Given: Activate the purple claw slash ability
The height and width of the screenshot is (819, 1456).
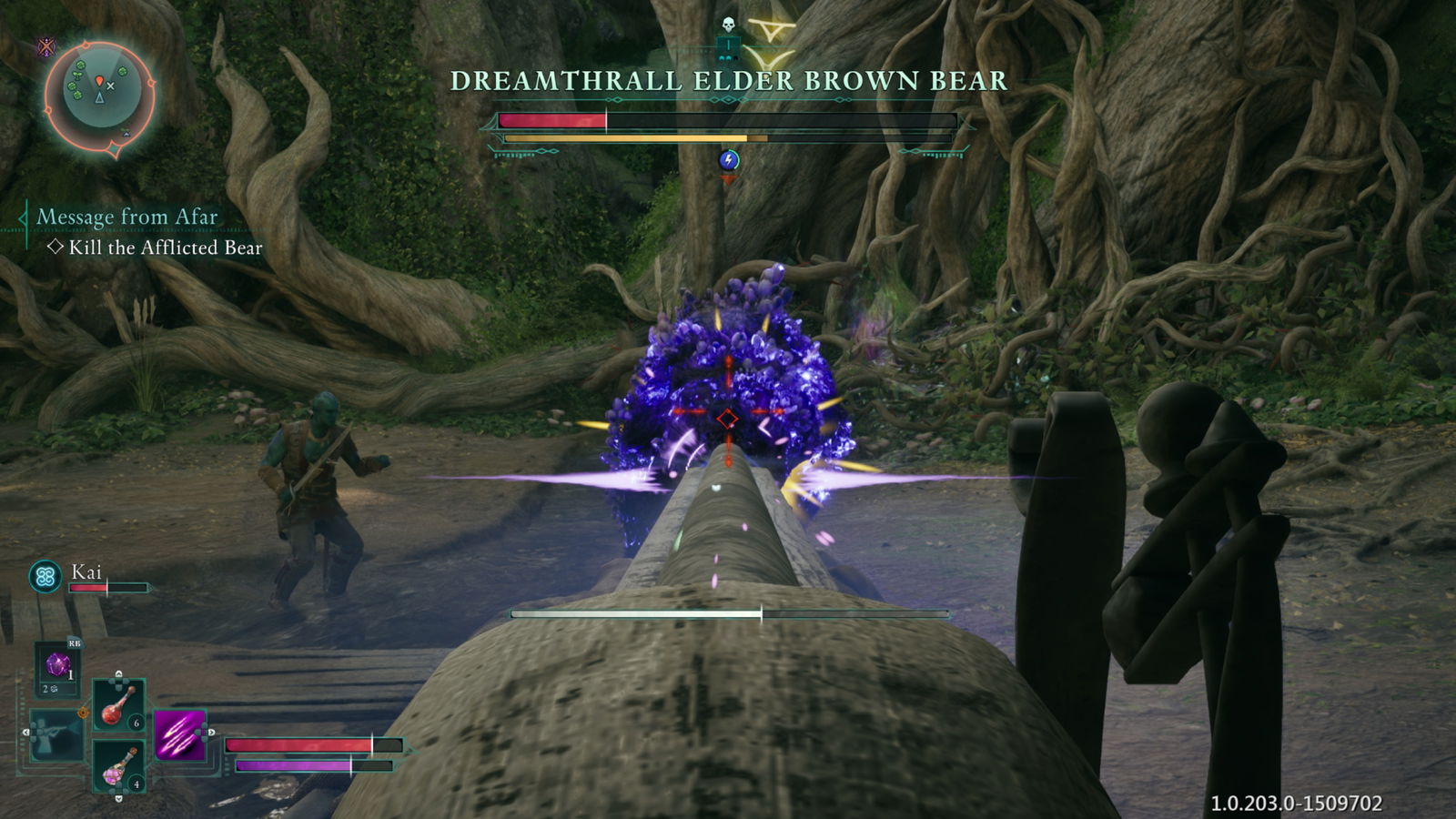Looking at the screenshot, I should pyautogui.click(x=180, y=734).
